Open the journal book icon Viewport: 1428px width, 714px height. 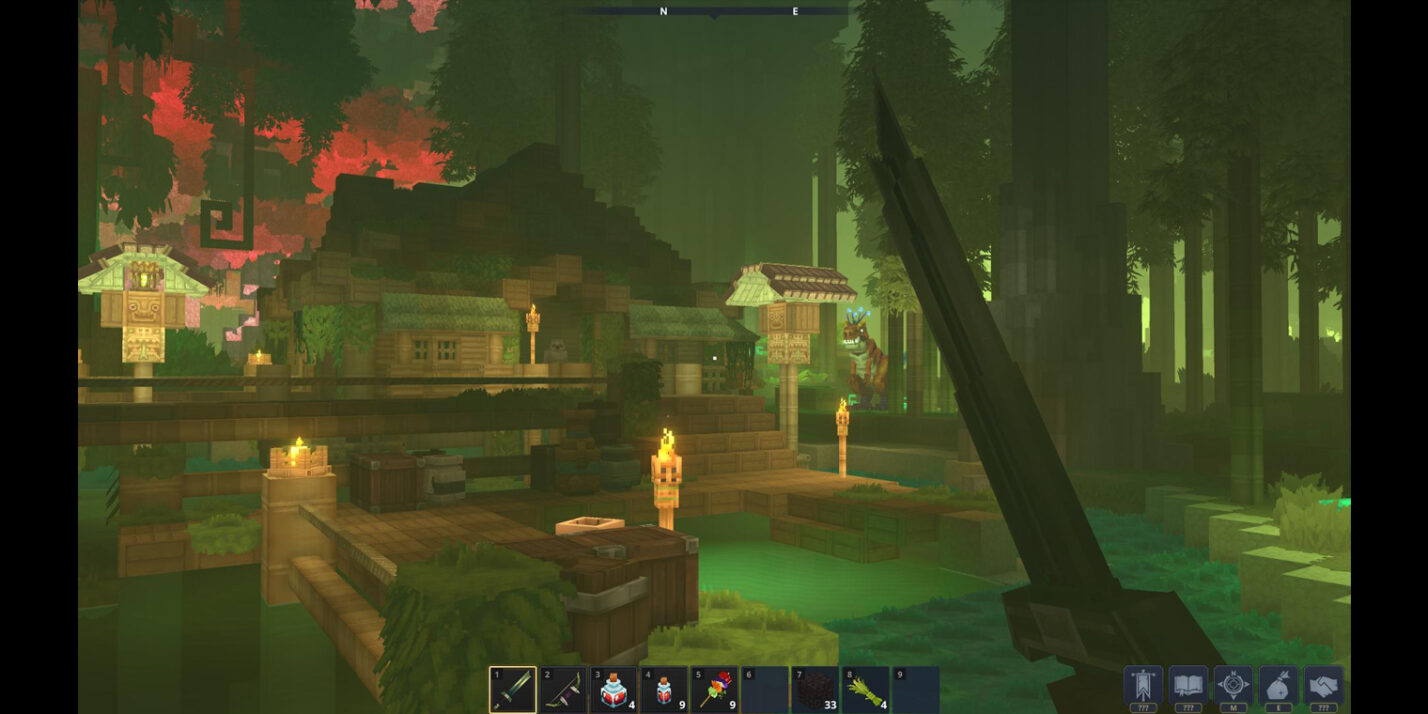click(1188, 685)
